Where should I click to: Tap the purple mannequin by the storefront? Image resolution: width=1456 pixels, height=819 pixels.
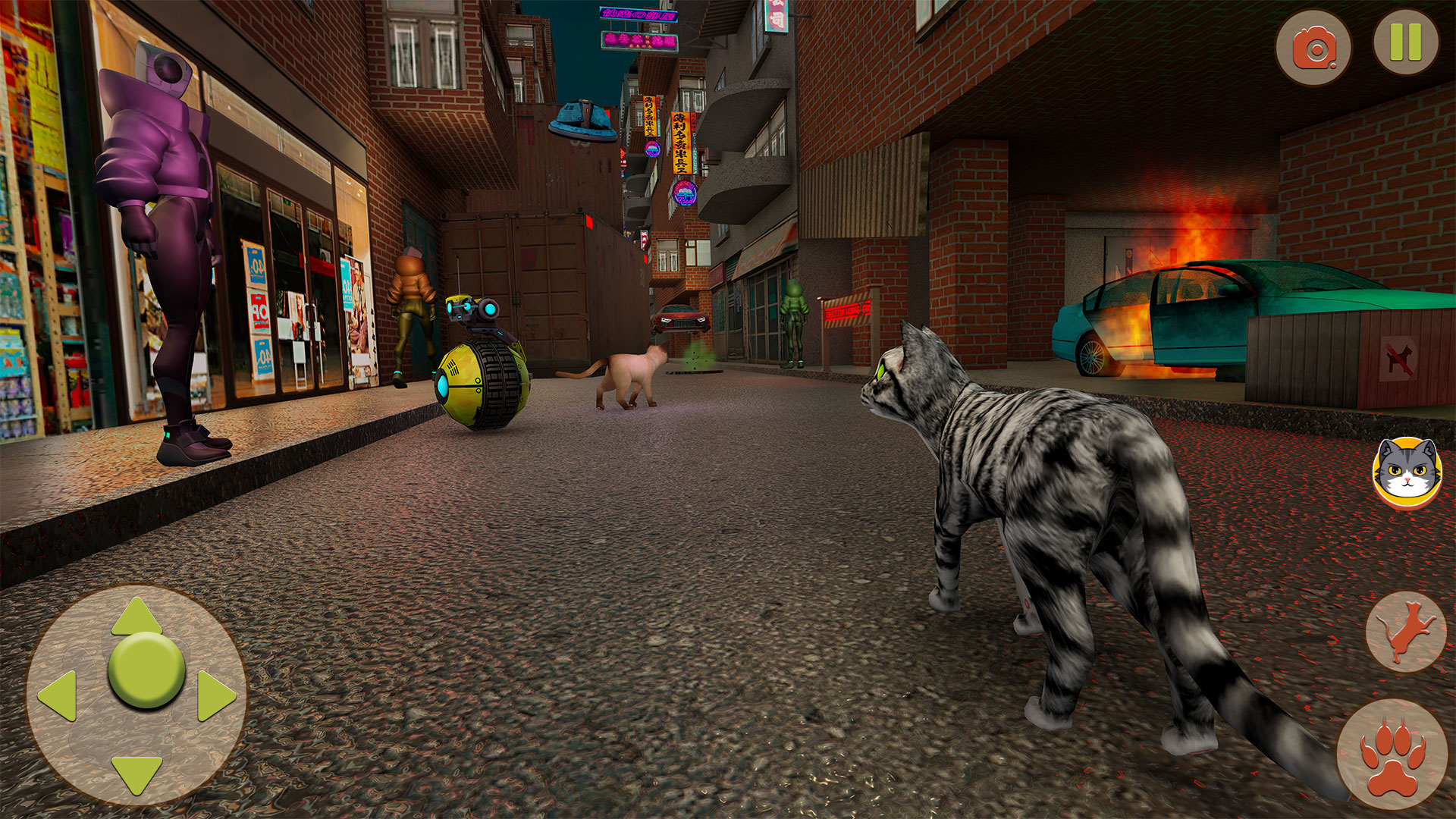pos(155,227)
